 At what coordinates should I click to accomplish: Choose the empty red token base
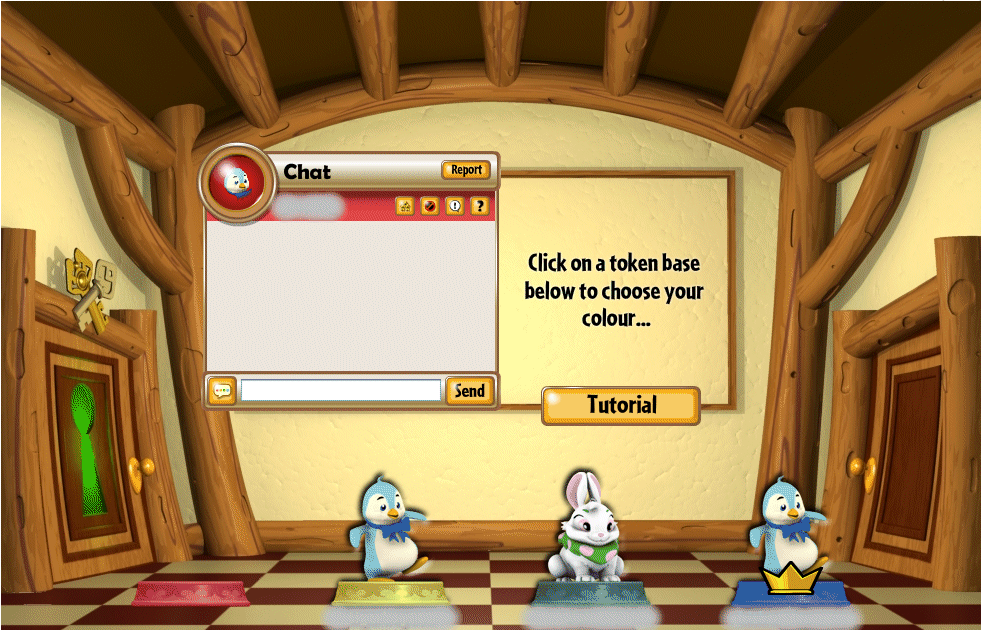click(191, 594)
